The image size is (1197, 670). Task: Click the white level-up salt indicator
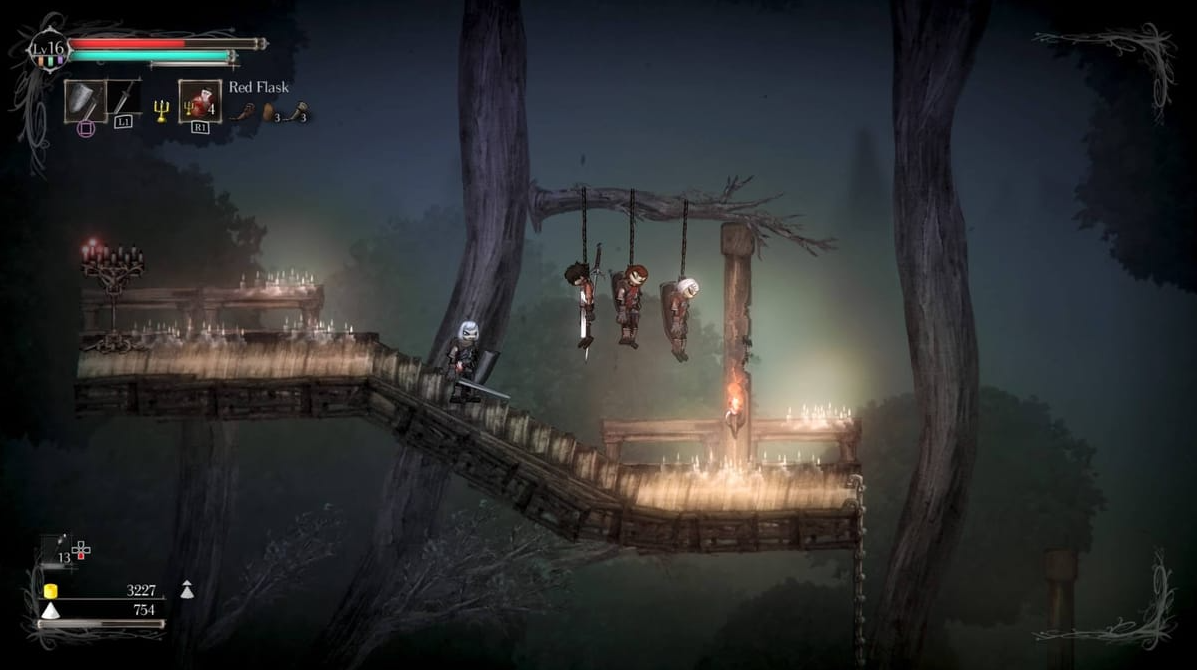coord(186,590)
